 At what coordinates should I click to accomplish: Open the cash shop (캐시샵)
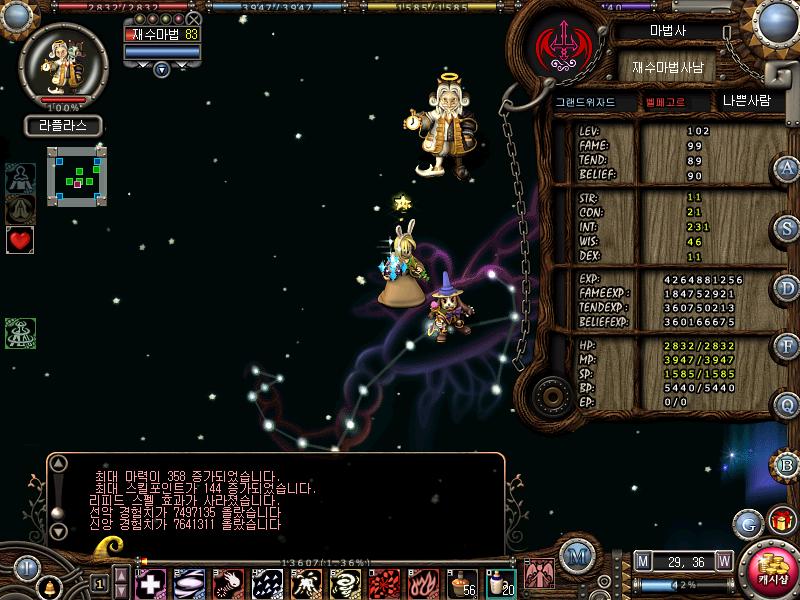[769, 568]
